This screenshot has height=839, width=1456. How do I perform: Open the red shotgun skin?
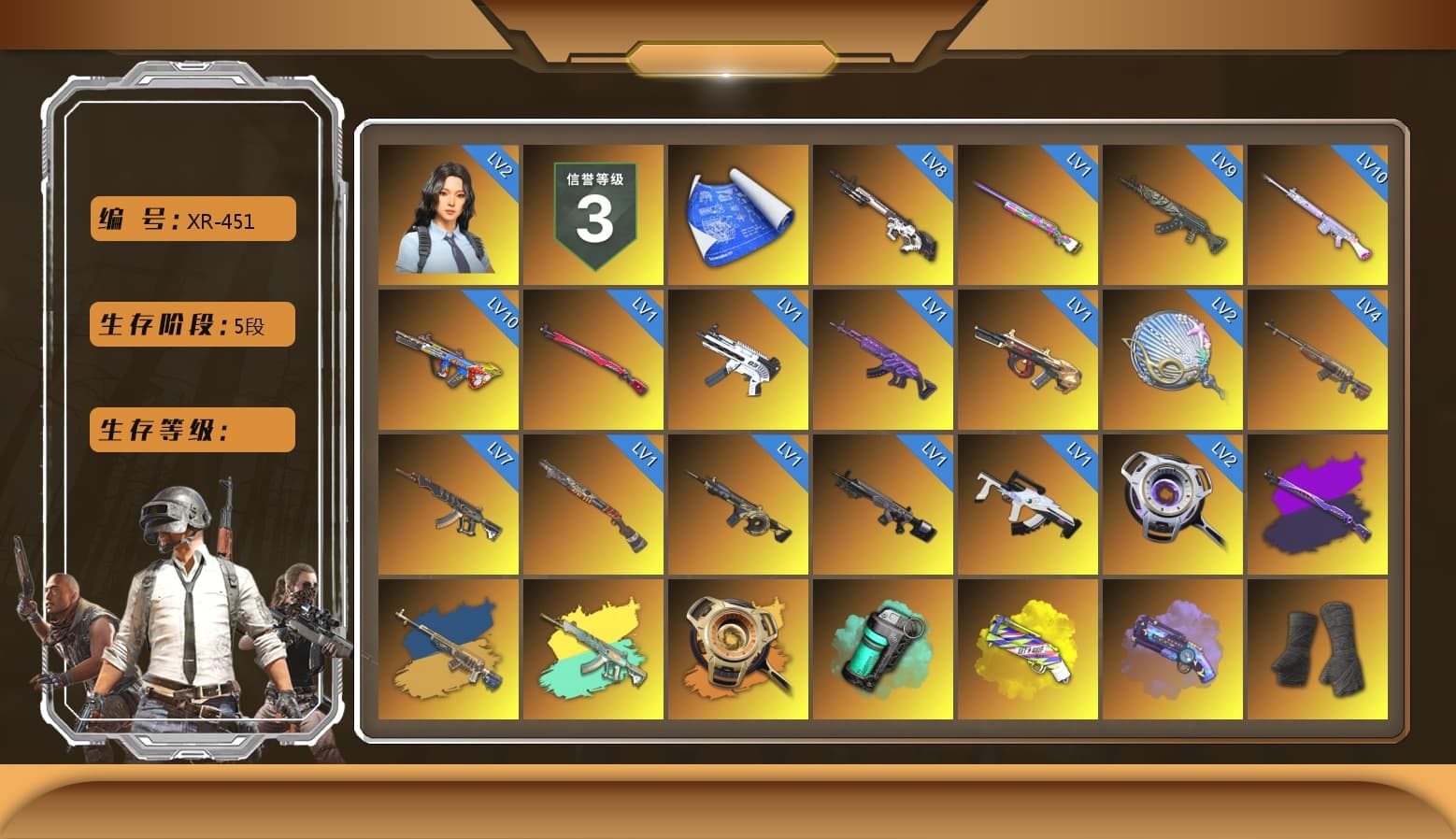[x=593, y=505]
